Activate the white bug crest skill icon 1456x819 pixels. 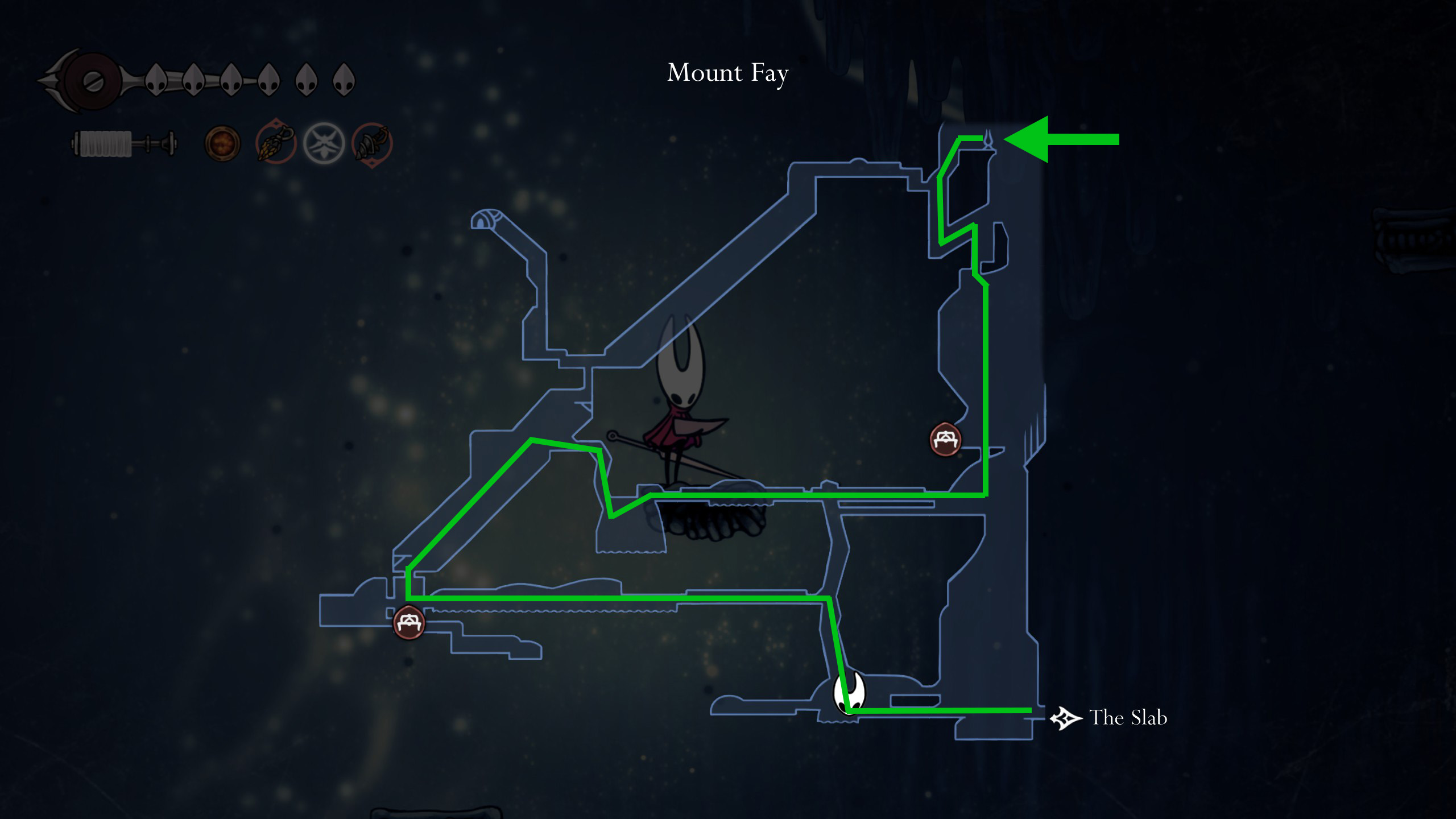(324, 143)
